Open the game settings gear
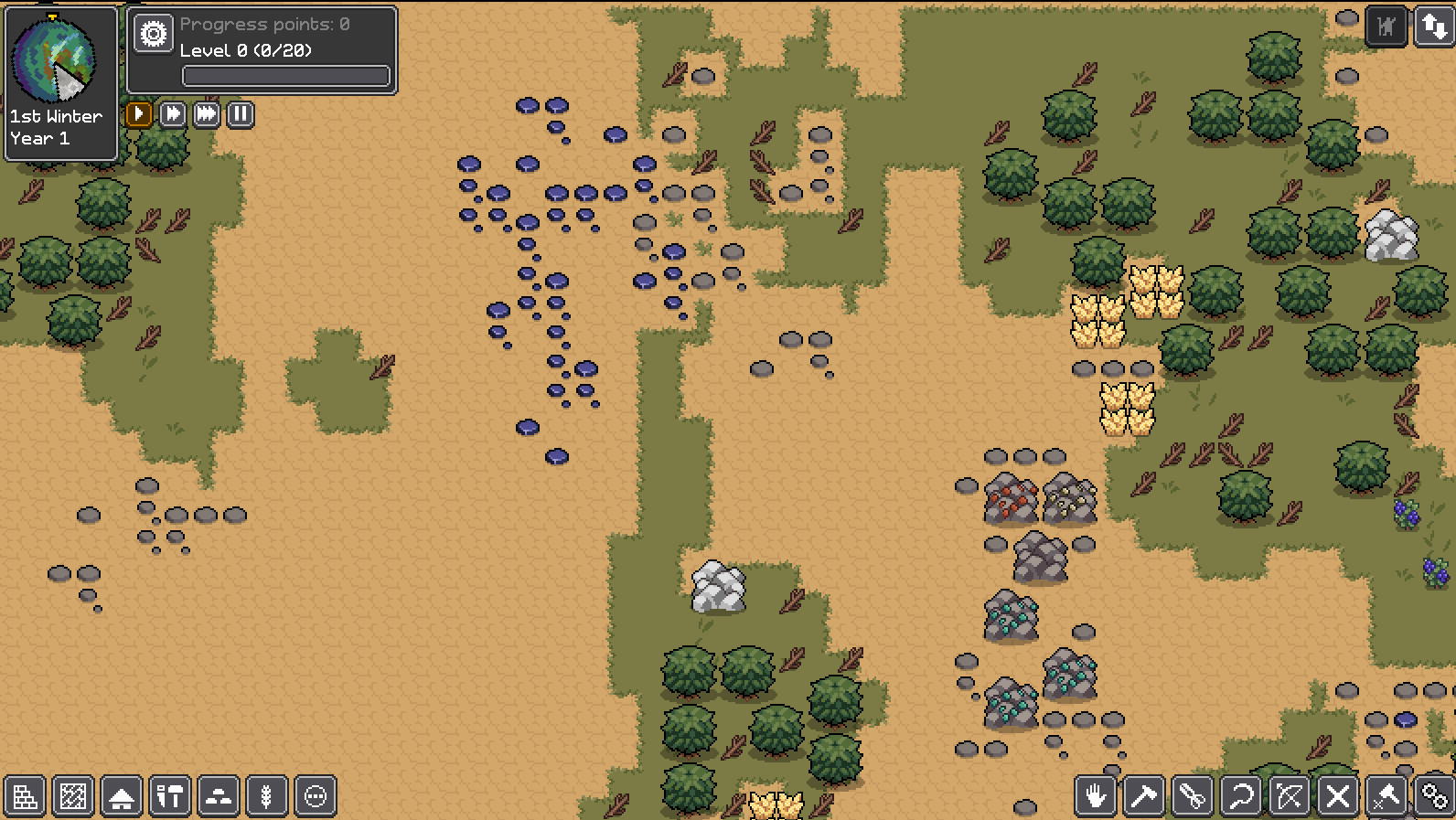This screenshot has width=1456, height=820. pos(152,33)
